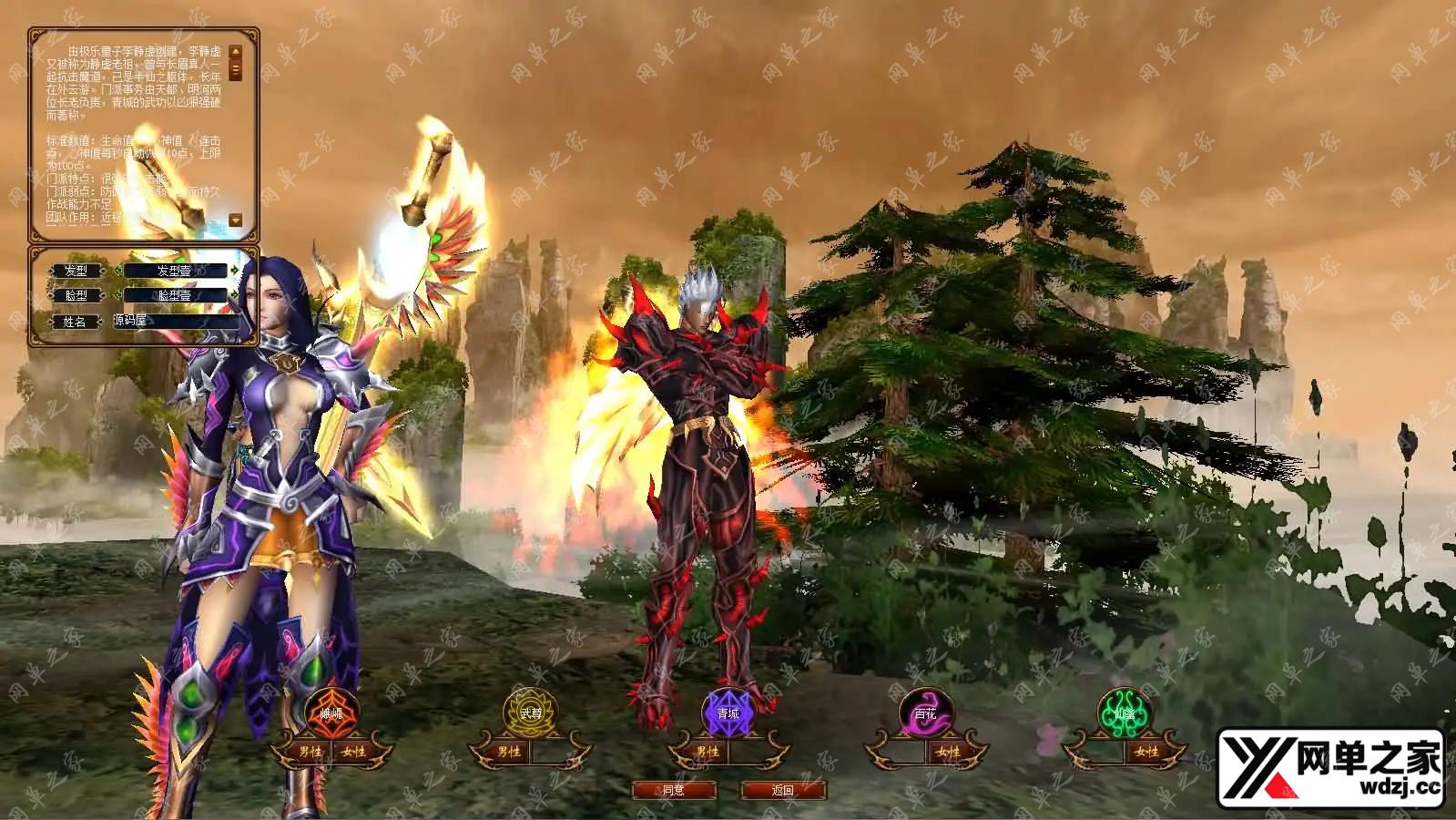
Task: Choose 女性 under the 百花 faction
Action: coord(947,752)
